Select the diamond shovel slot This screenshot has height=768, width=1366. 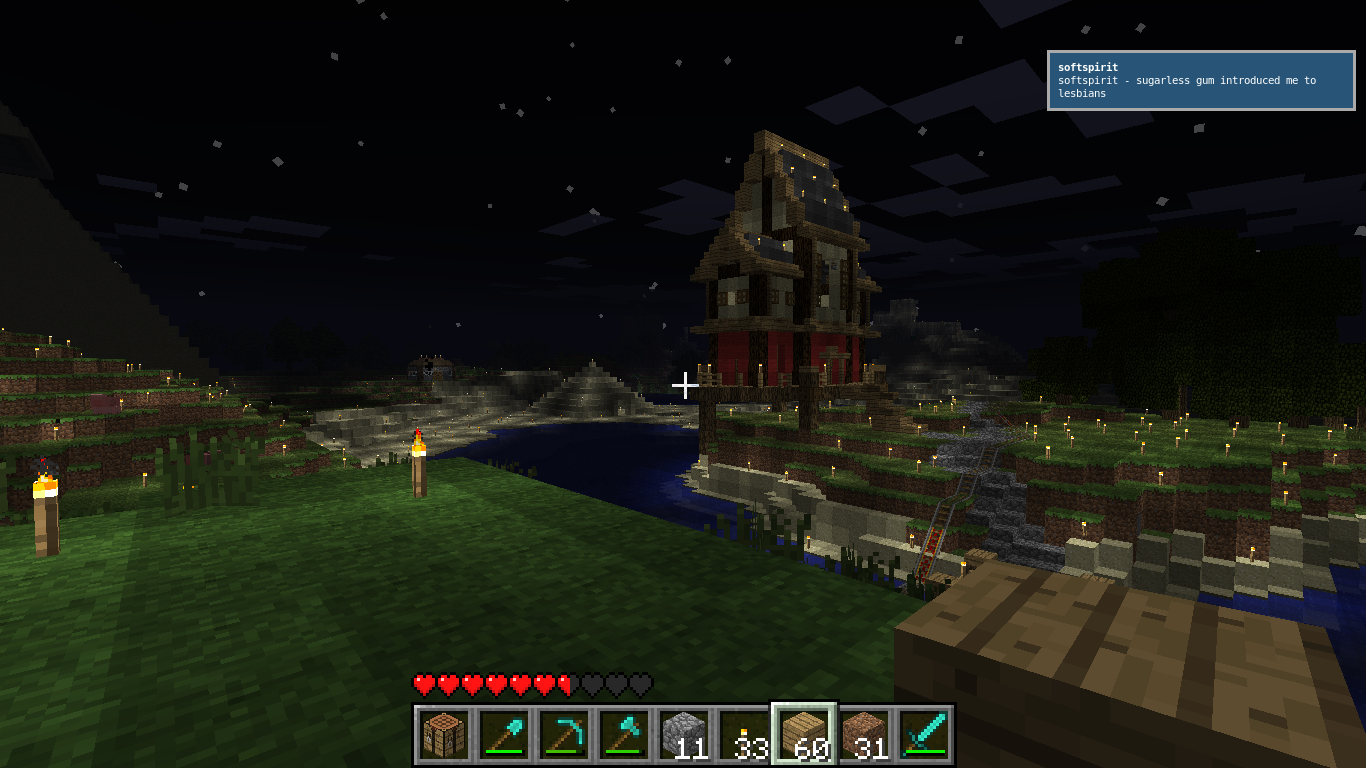pyautogui.click(x=504, y=735)
